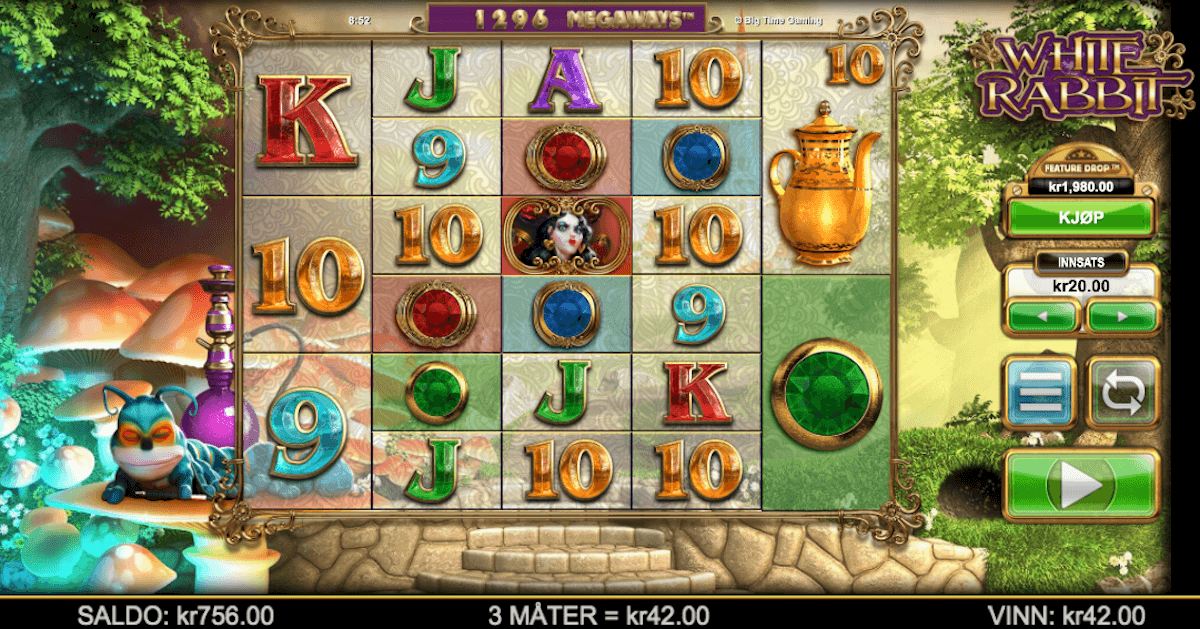Open the autoplay loop-arrows button

pos(1122,392)
